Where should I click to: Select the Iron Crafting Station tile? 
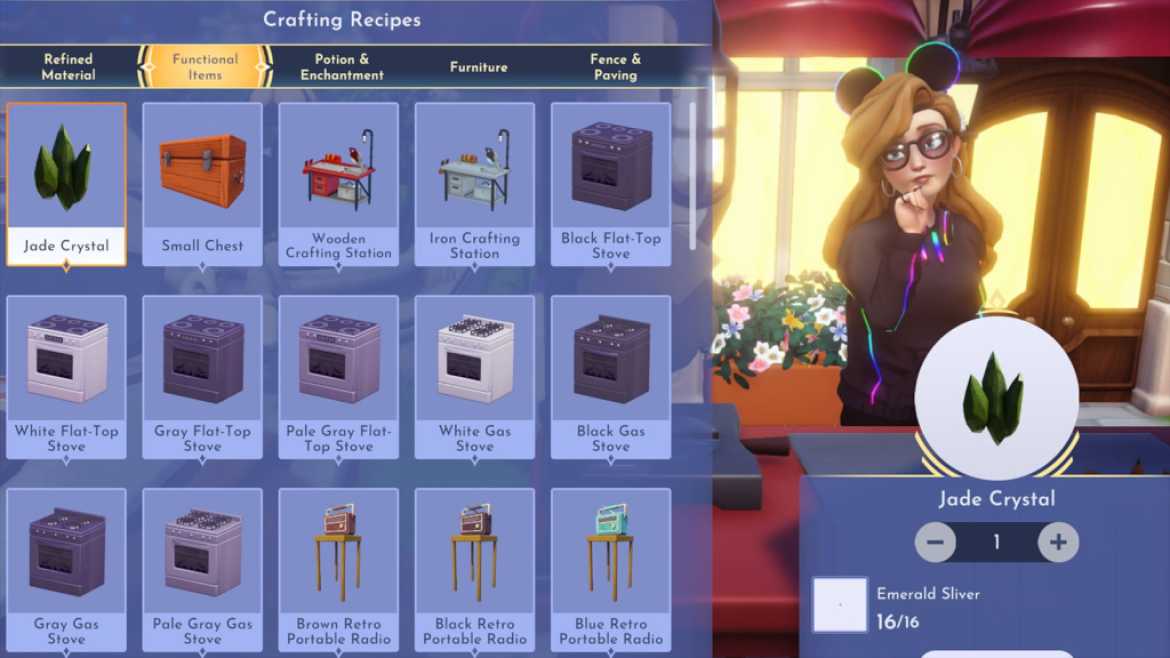475,184
